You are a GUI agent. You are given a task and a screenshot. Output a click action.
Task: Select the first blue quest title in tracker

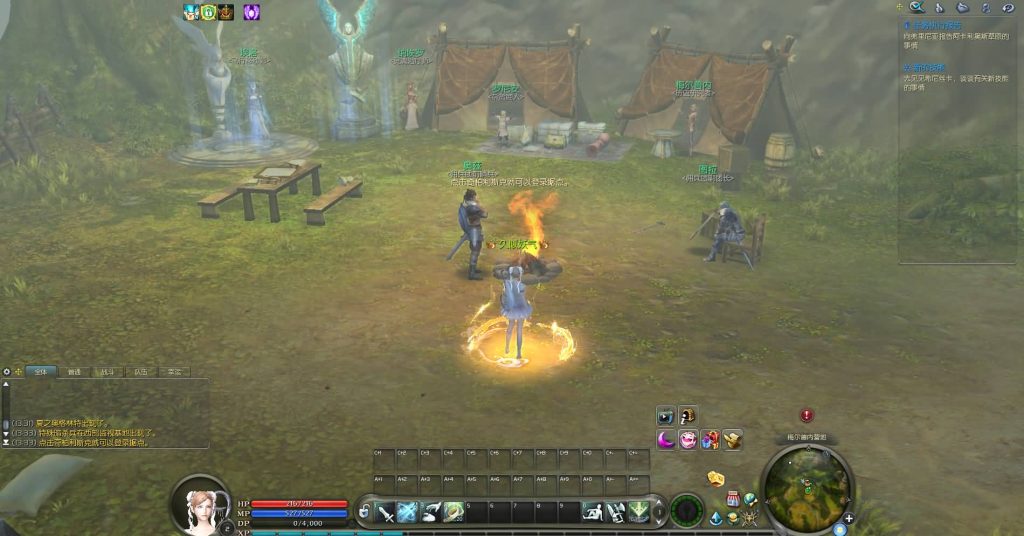[x=938, y=25]
